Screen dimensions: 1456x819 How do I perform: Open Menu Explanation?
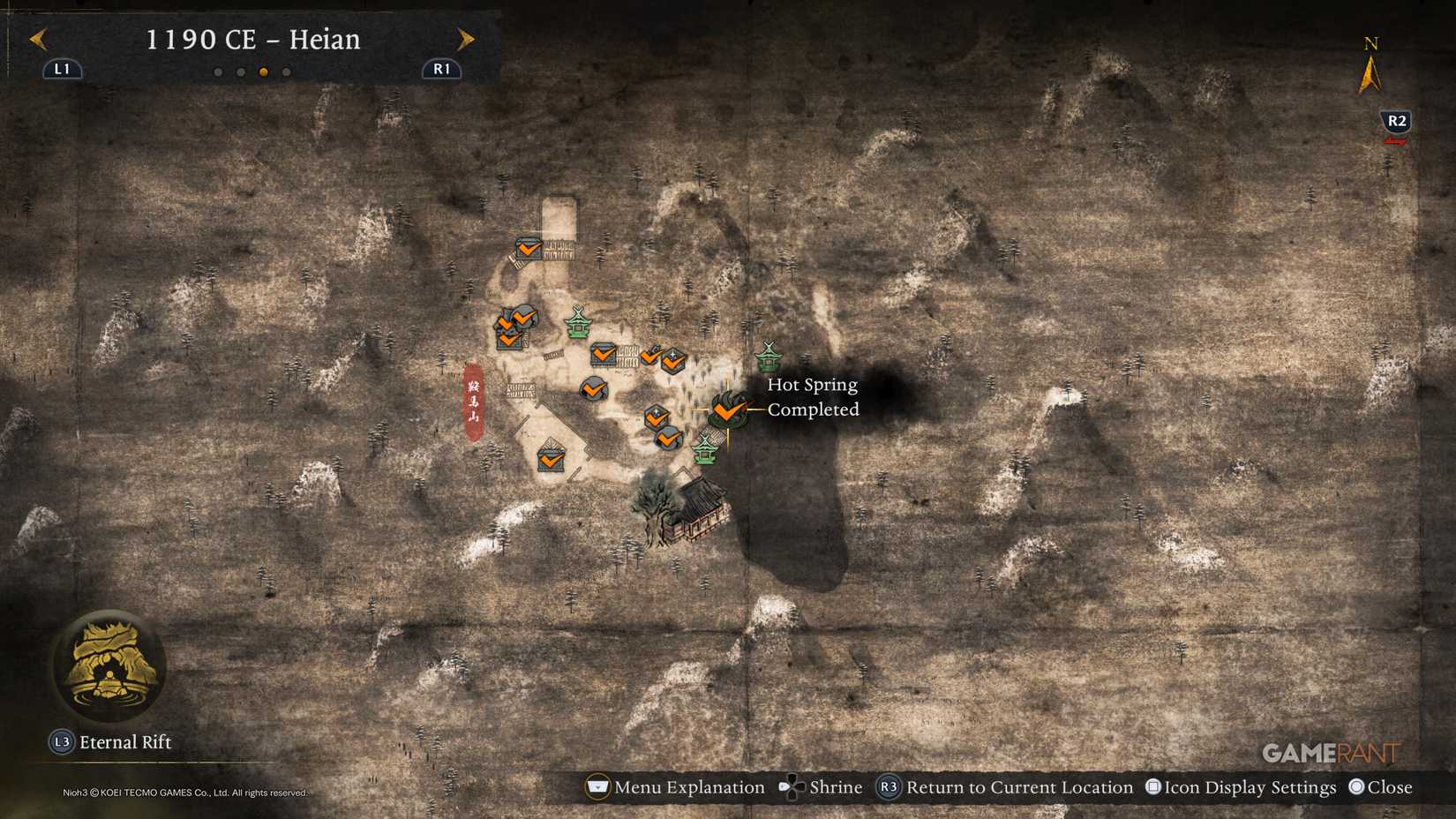pos(597,786)
